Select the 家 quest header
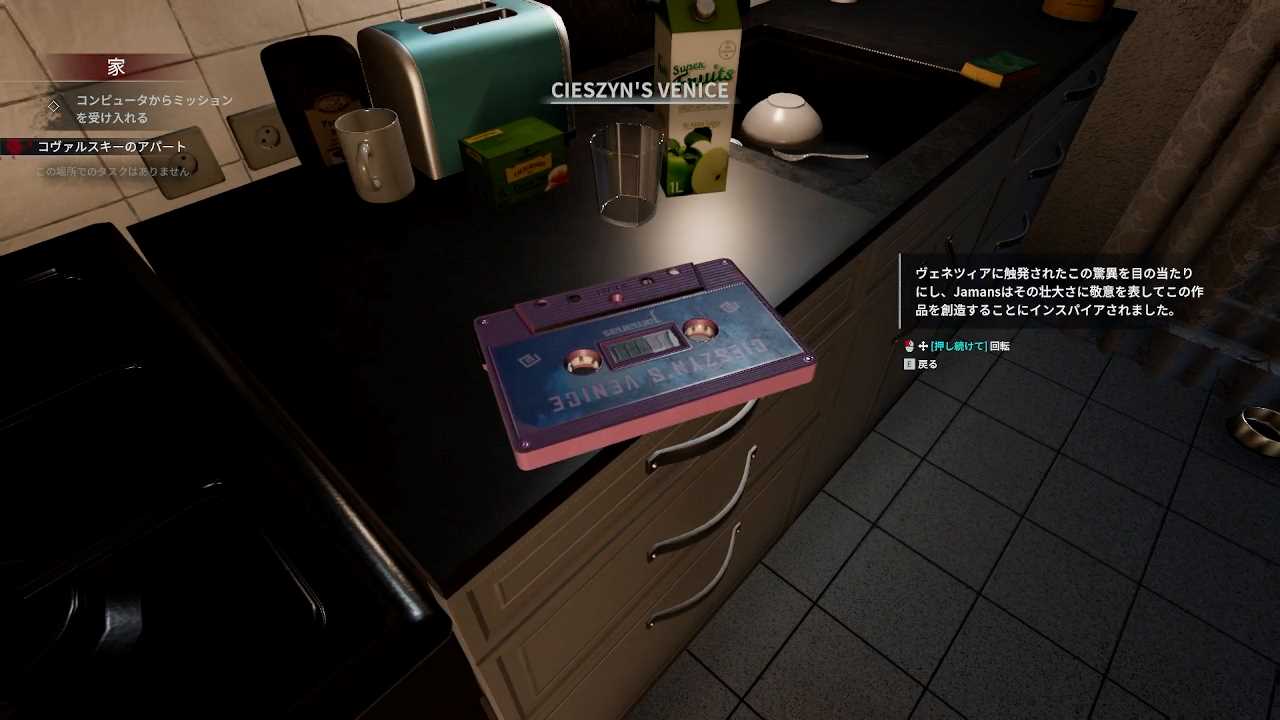1280x720 pixels. coord(116,67)
